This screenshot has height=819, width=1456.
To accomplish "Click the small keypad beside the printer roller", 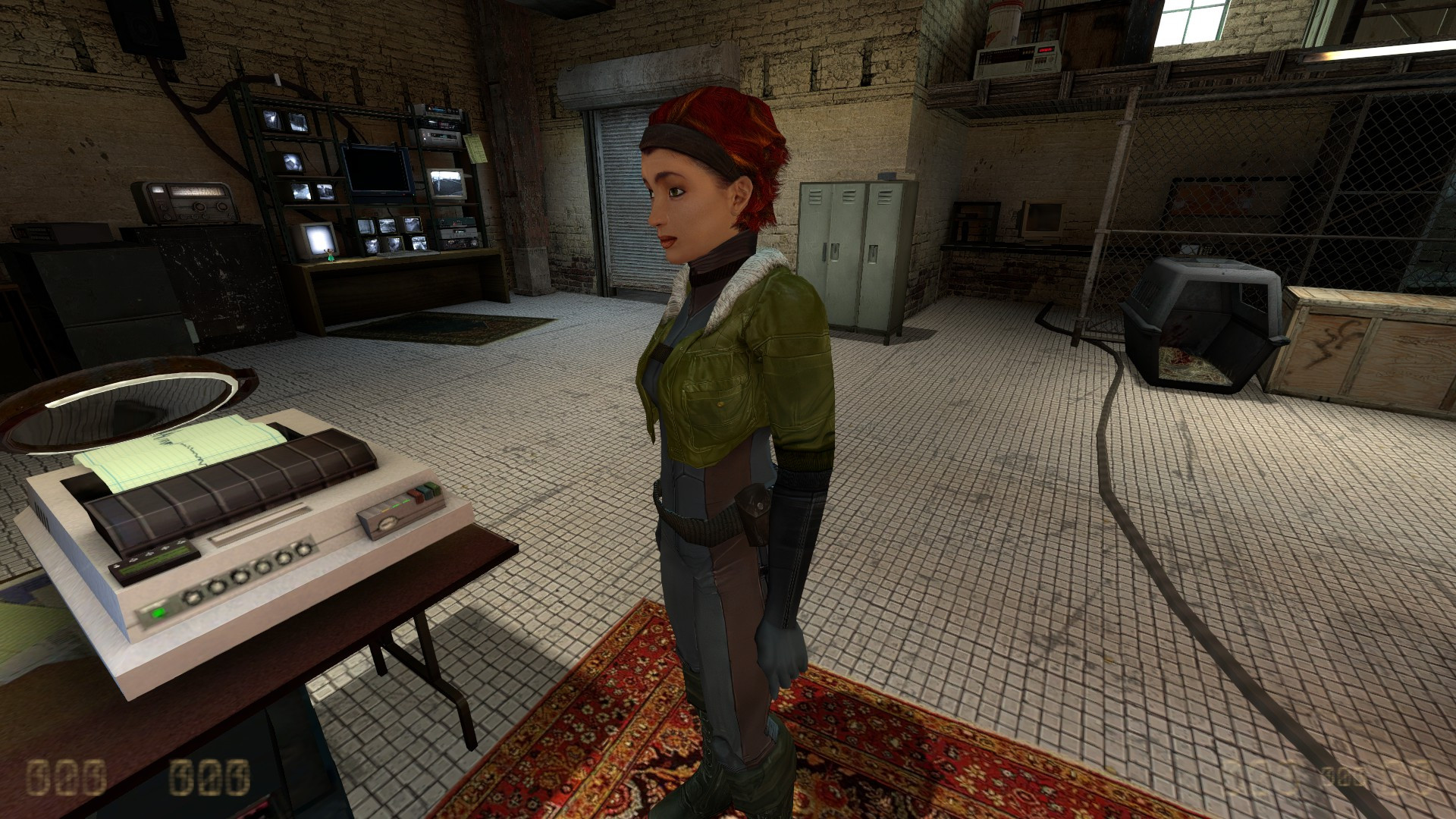I will (155, 563).
